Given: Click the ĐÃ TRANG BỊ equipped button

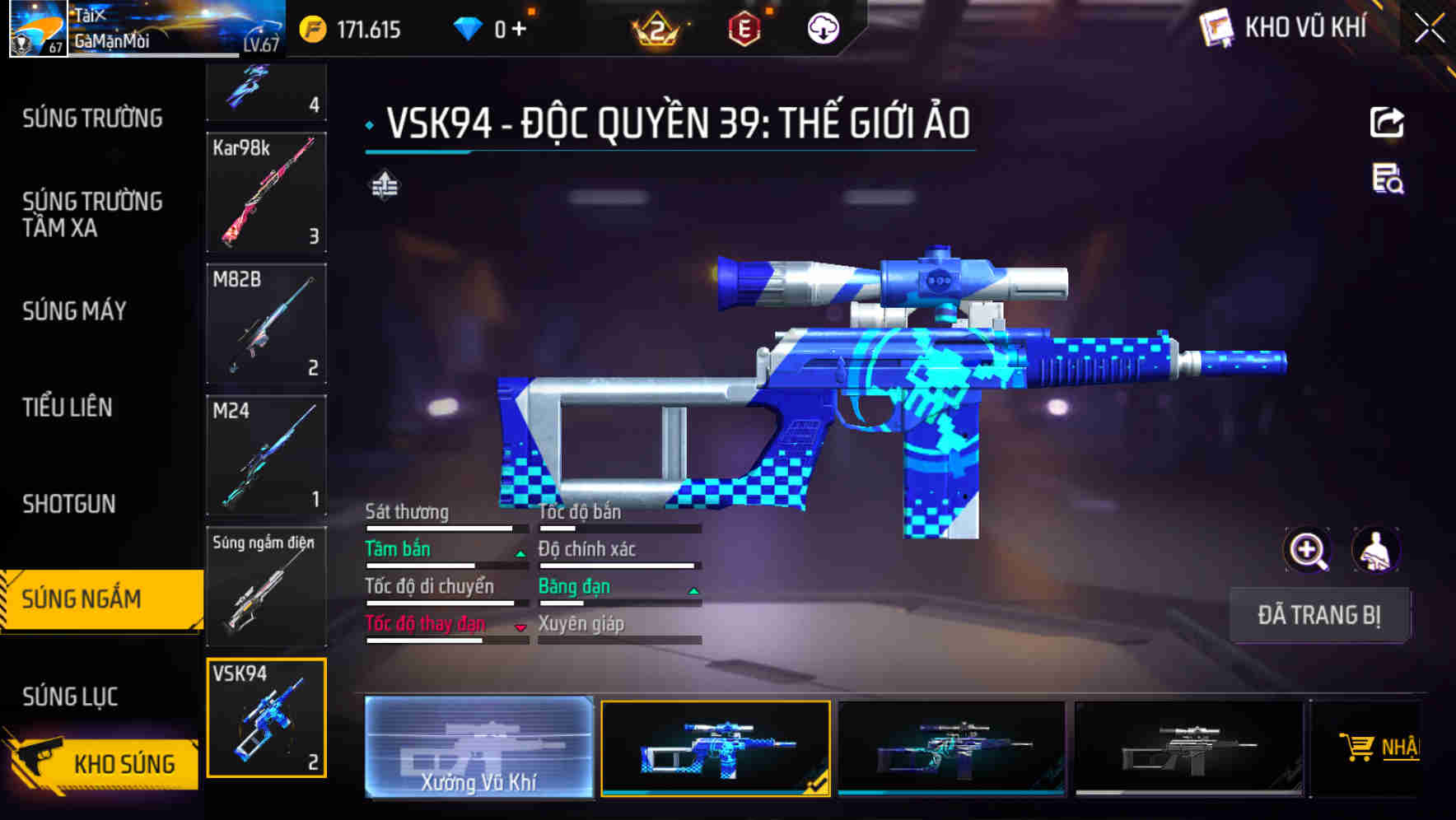Looking at the screenshot, I should pyautogui.click(x=1319, y=615).
